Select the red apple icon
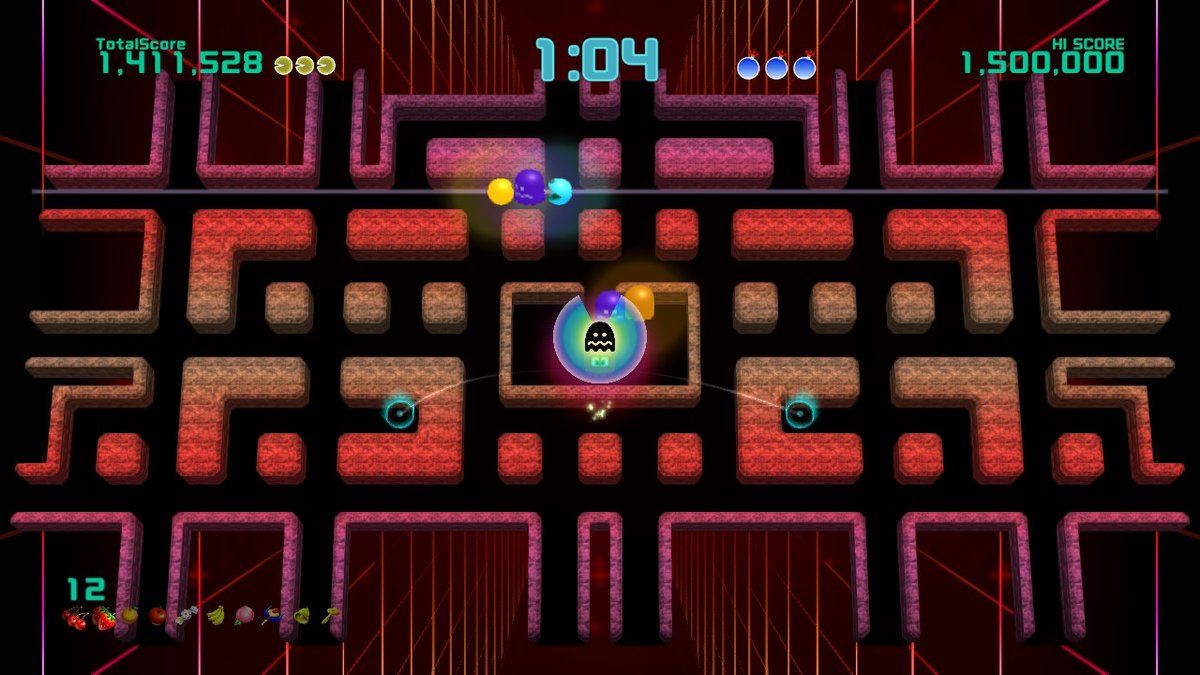 (158, 616)
